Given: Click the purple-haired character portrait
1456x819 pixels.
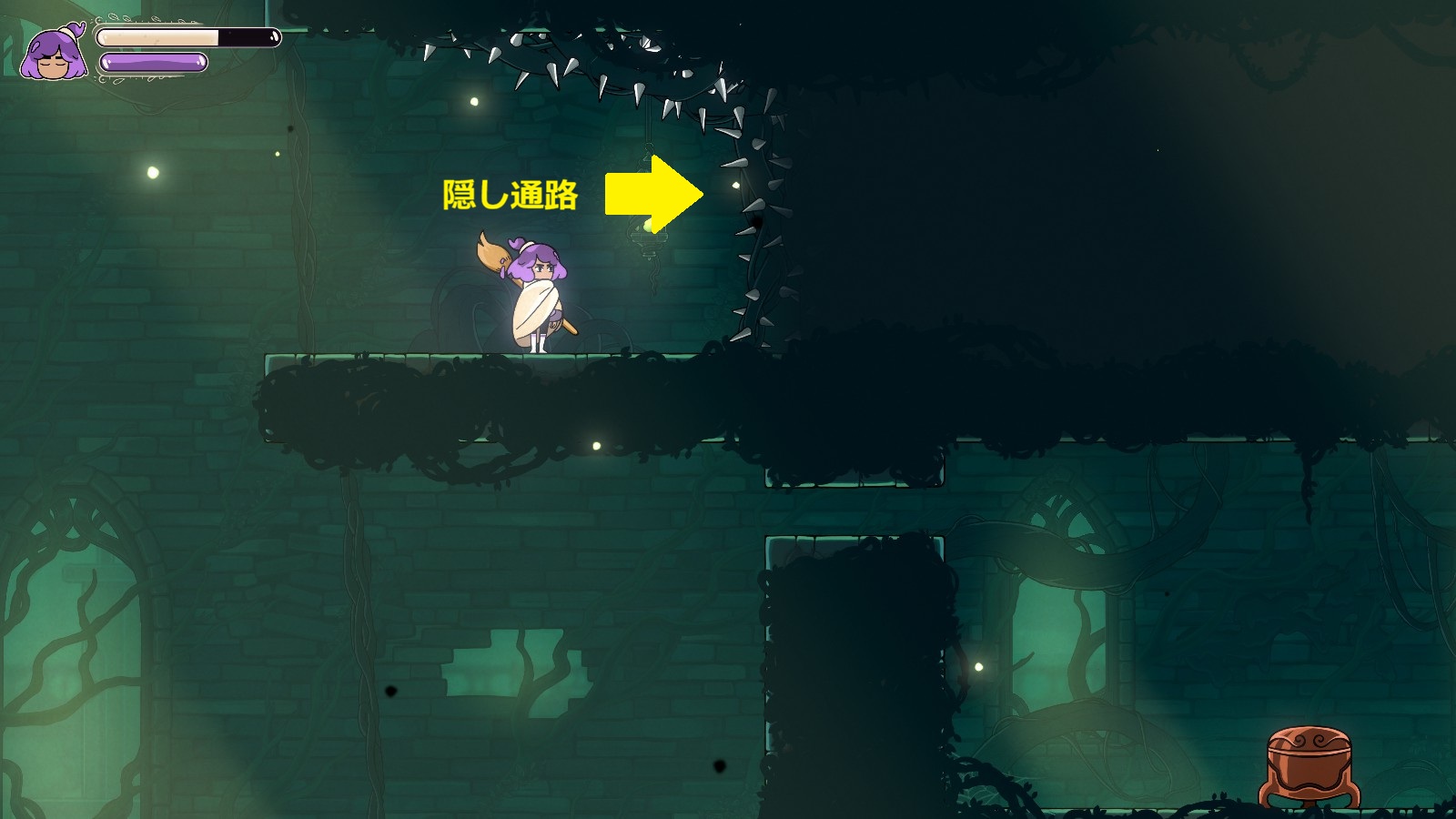Looking at the screenshot, I should pos(55,54).
